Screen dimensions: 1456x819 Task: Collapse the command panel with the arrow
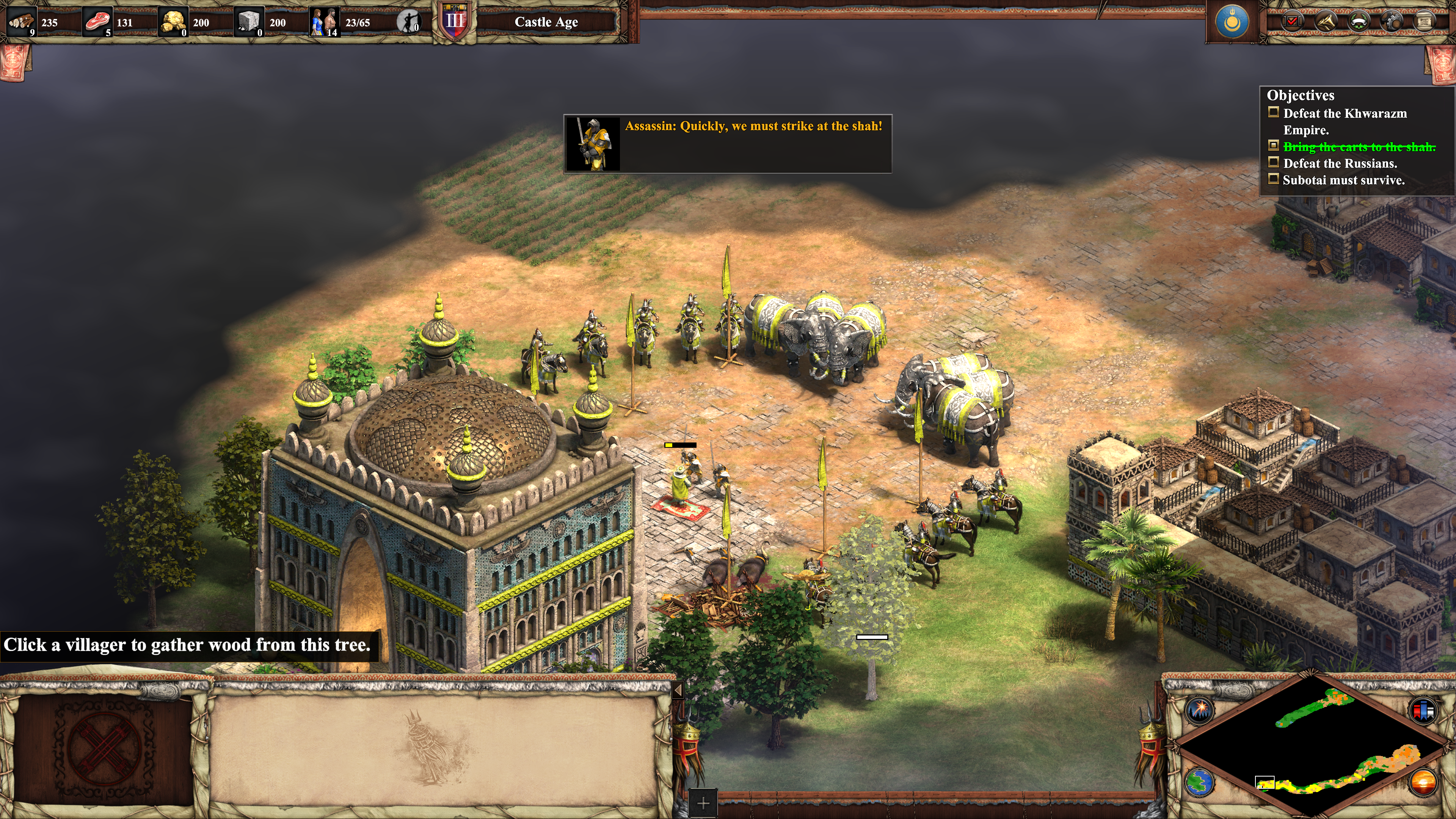coord(678,690)
